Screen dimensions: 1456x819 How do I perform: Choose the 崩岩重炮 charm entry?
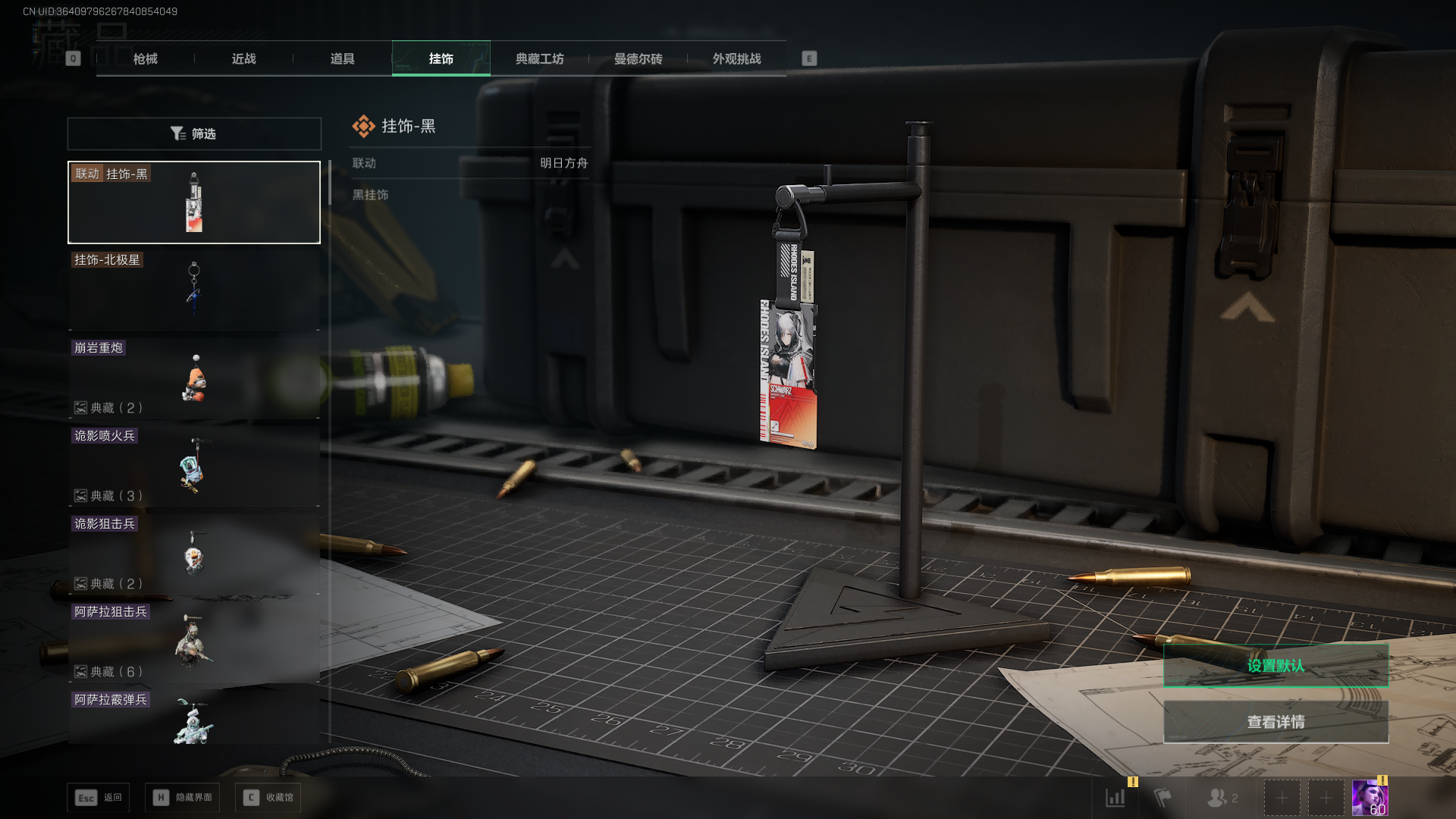pyautogui.click(x=194, y=378)
